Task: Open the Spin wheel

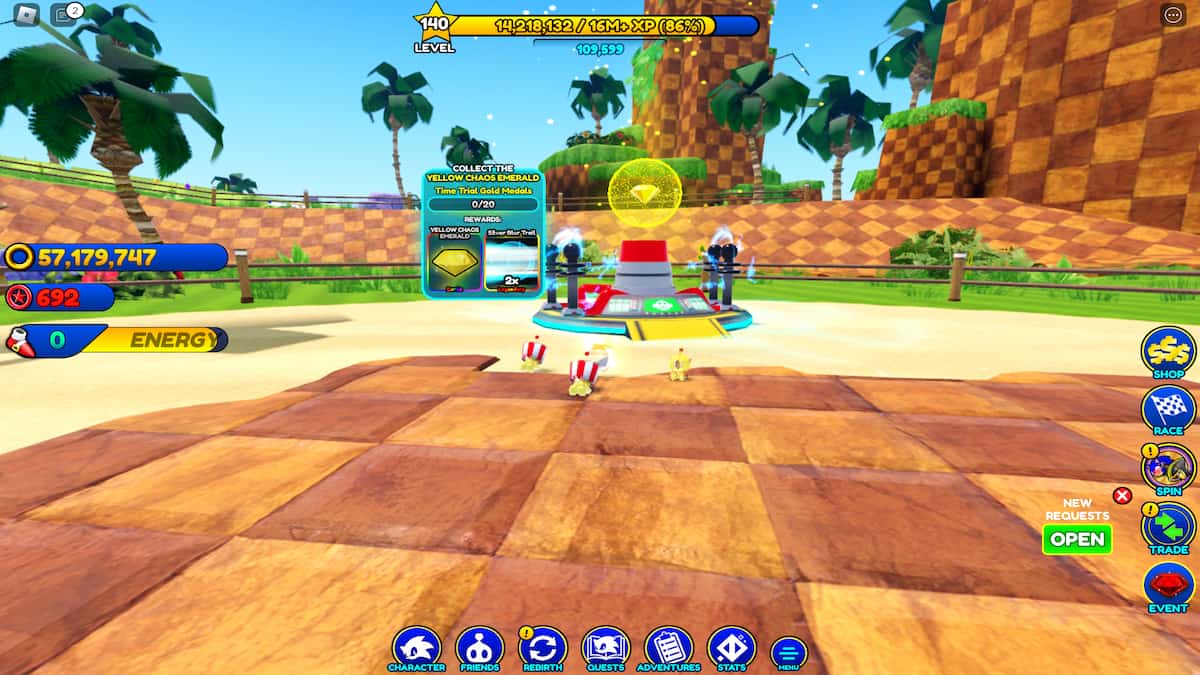Action: coord(1168,467)
